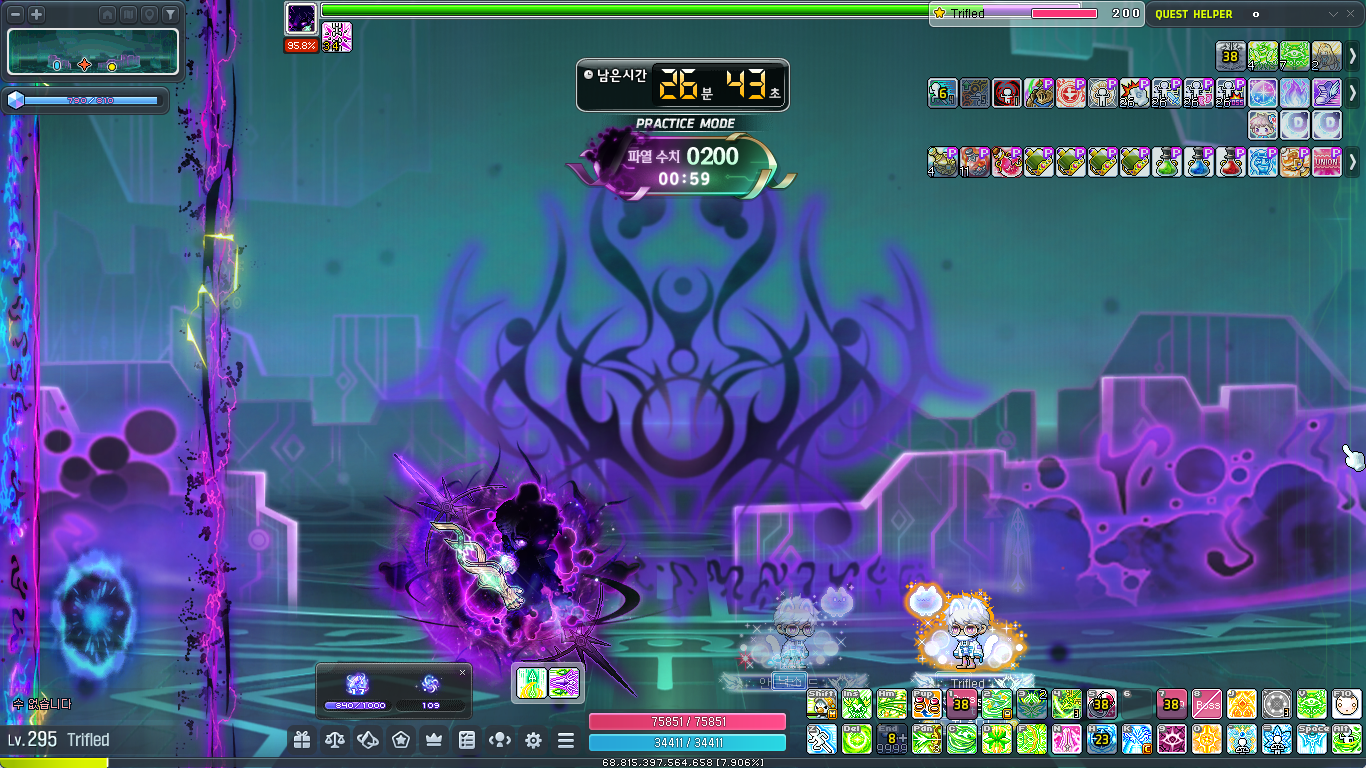The image size is (1366, 768).
Task: Open the gear settings menu
Action: 533,740
